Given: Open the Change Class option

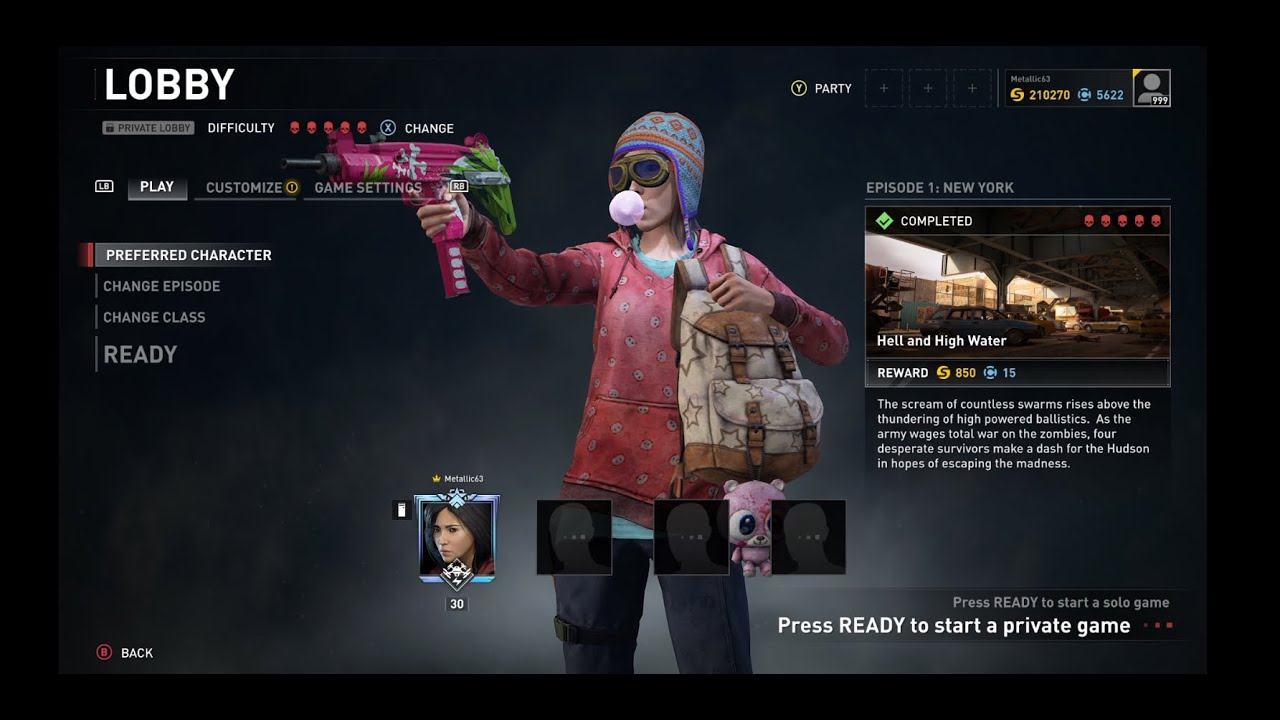Looking at the screenshot, I should coord(154,317).
